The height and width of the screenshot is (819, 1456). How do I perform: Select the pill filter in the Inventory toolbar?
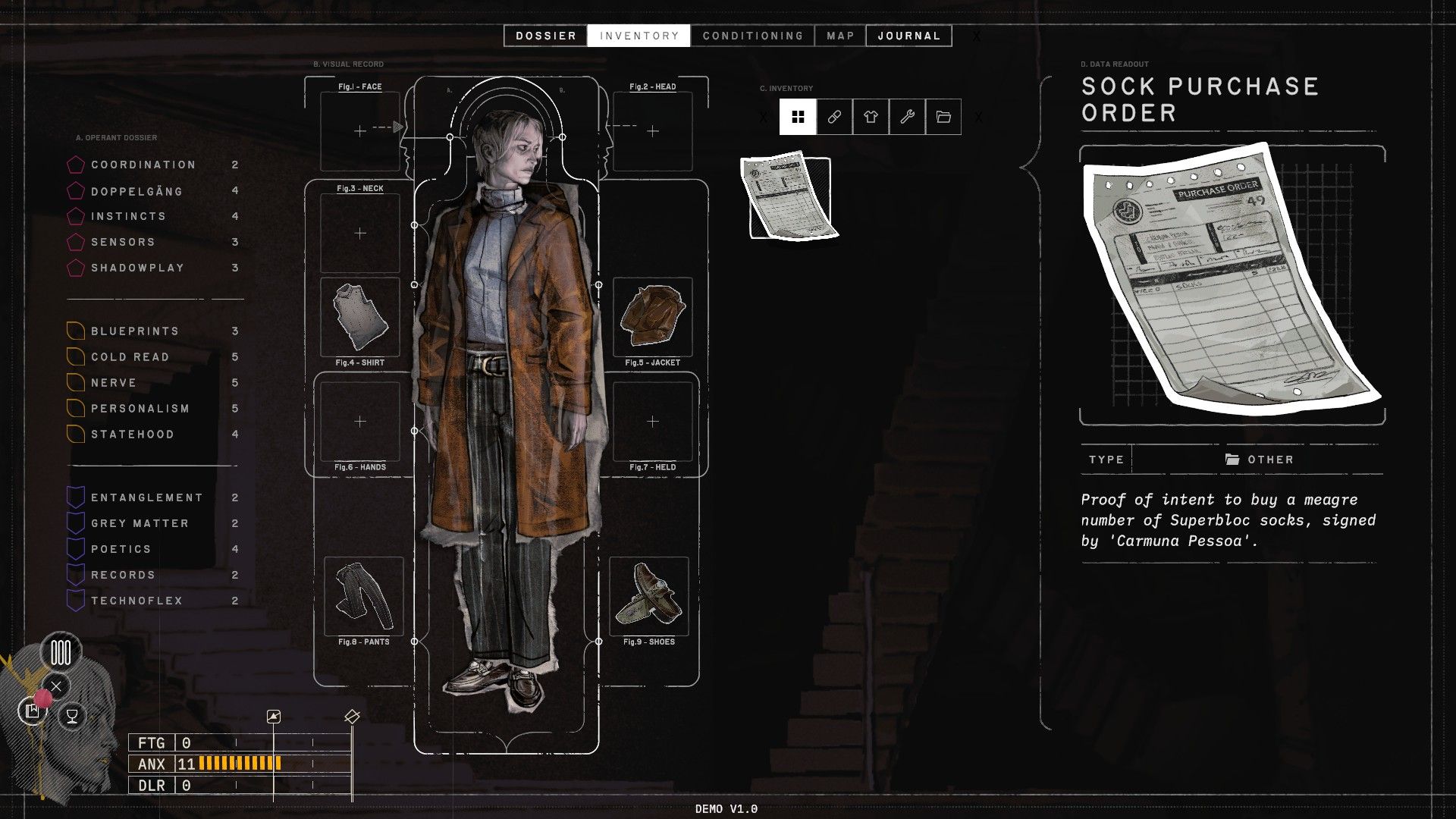coord(834,117)
